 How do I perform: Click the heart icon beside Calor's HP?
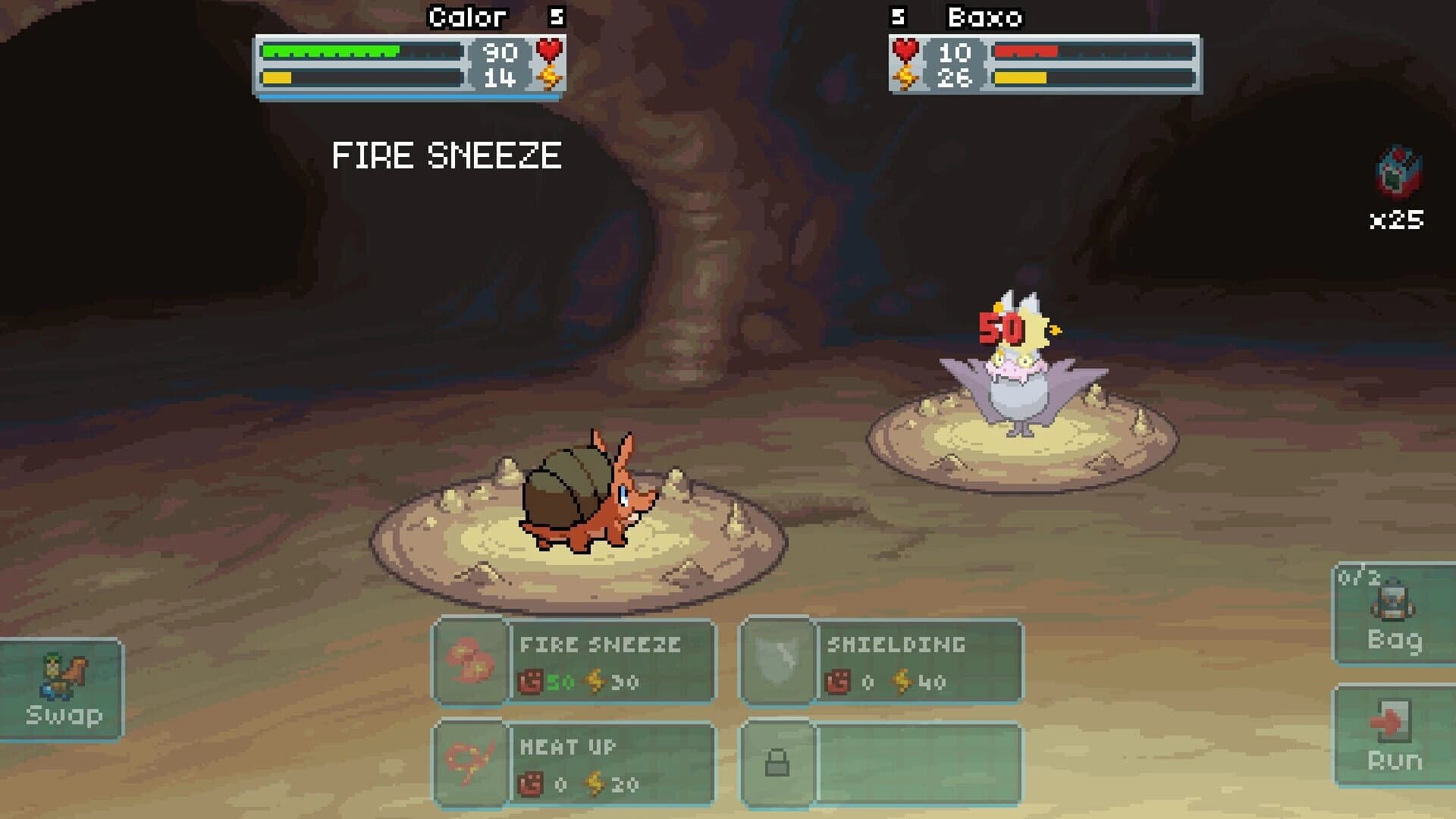pos(550,52)
